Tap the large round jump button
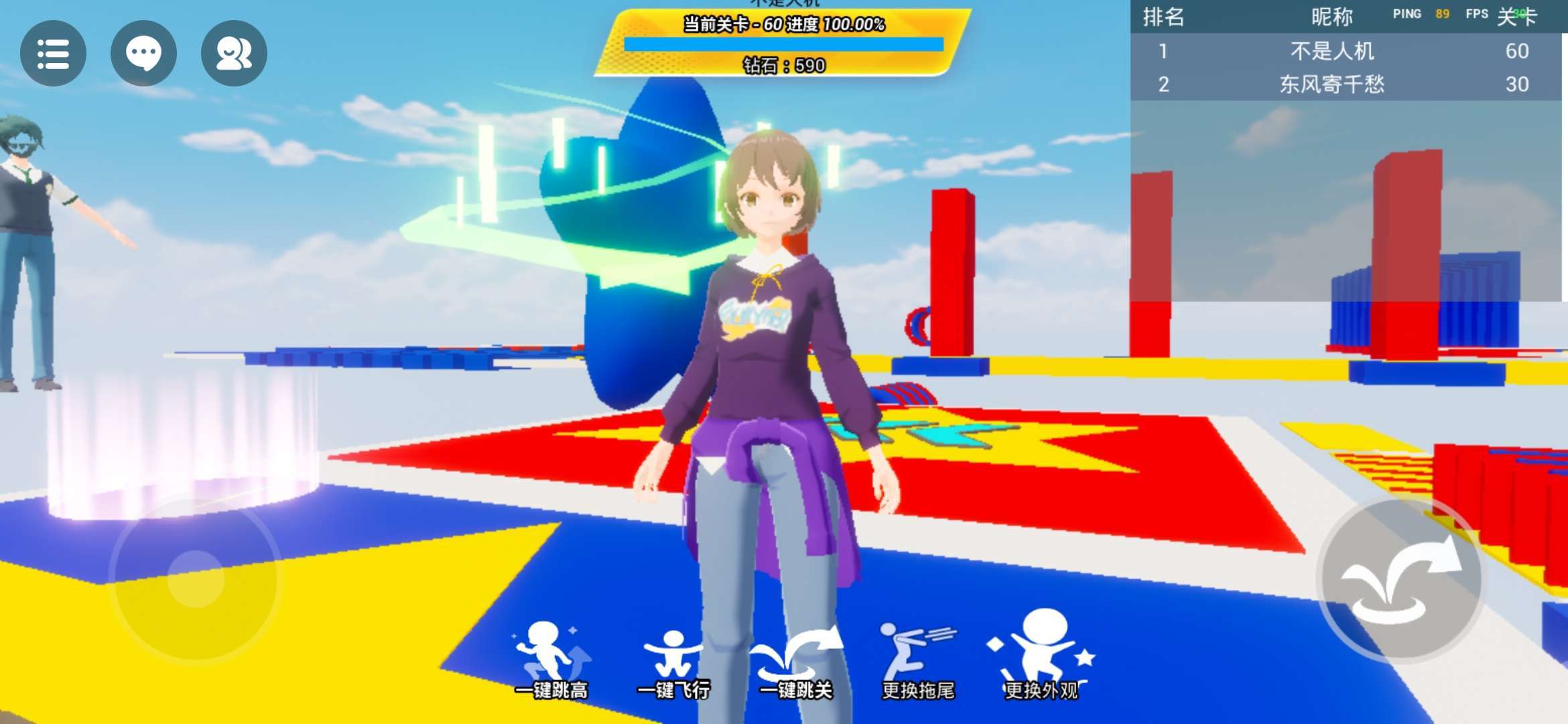The image size is (1568, 724). (x=1400, y=581)
